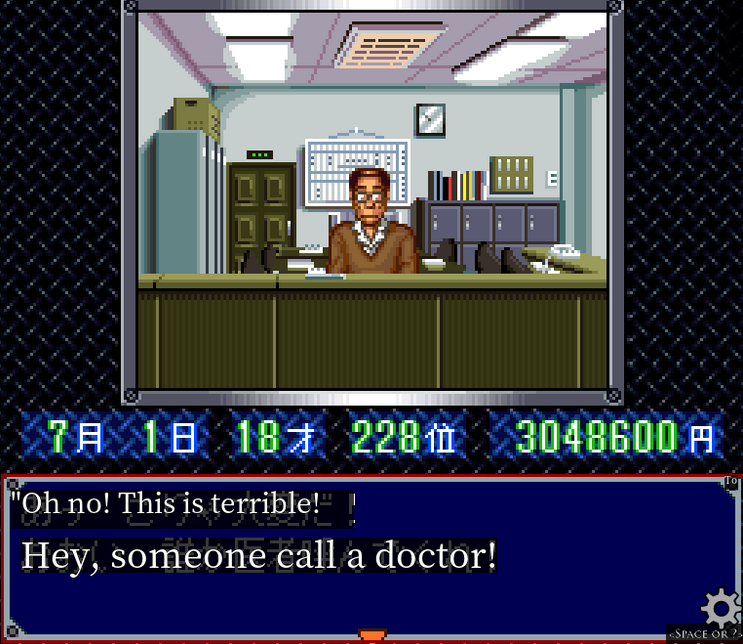The height and width of the screenshot is (644, 743).
Task: Click the orange continue arrow
Action: [x=372, y=635]
